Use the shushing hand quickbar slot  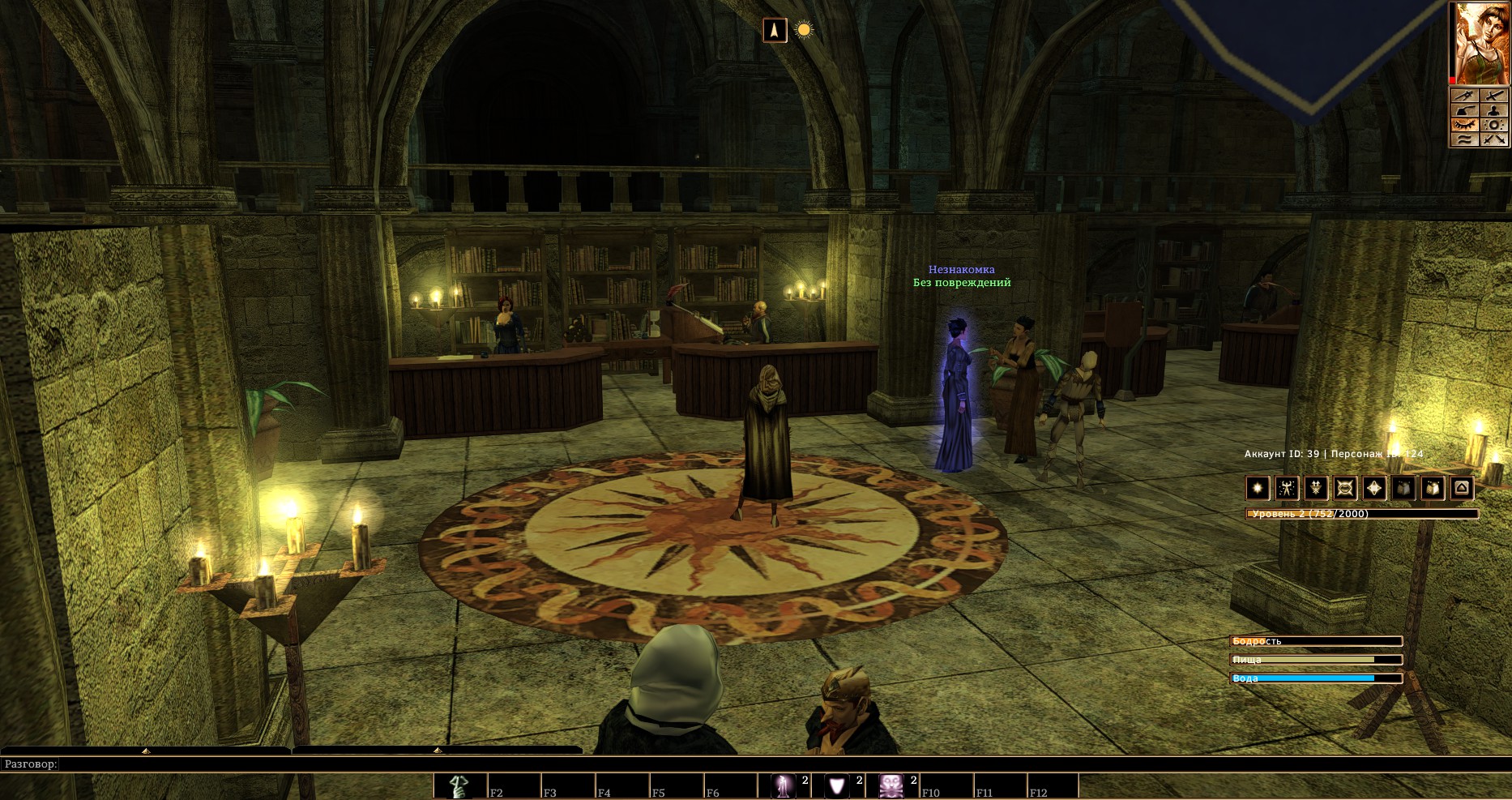point(459,786)
